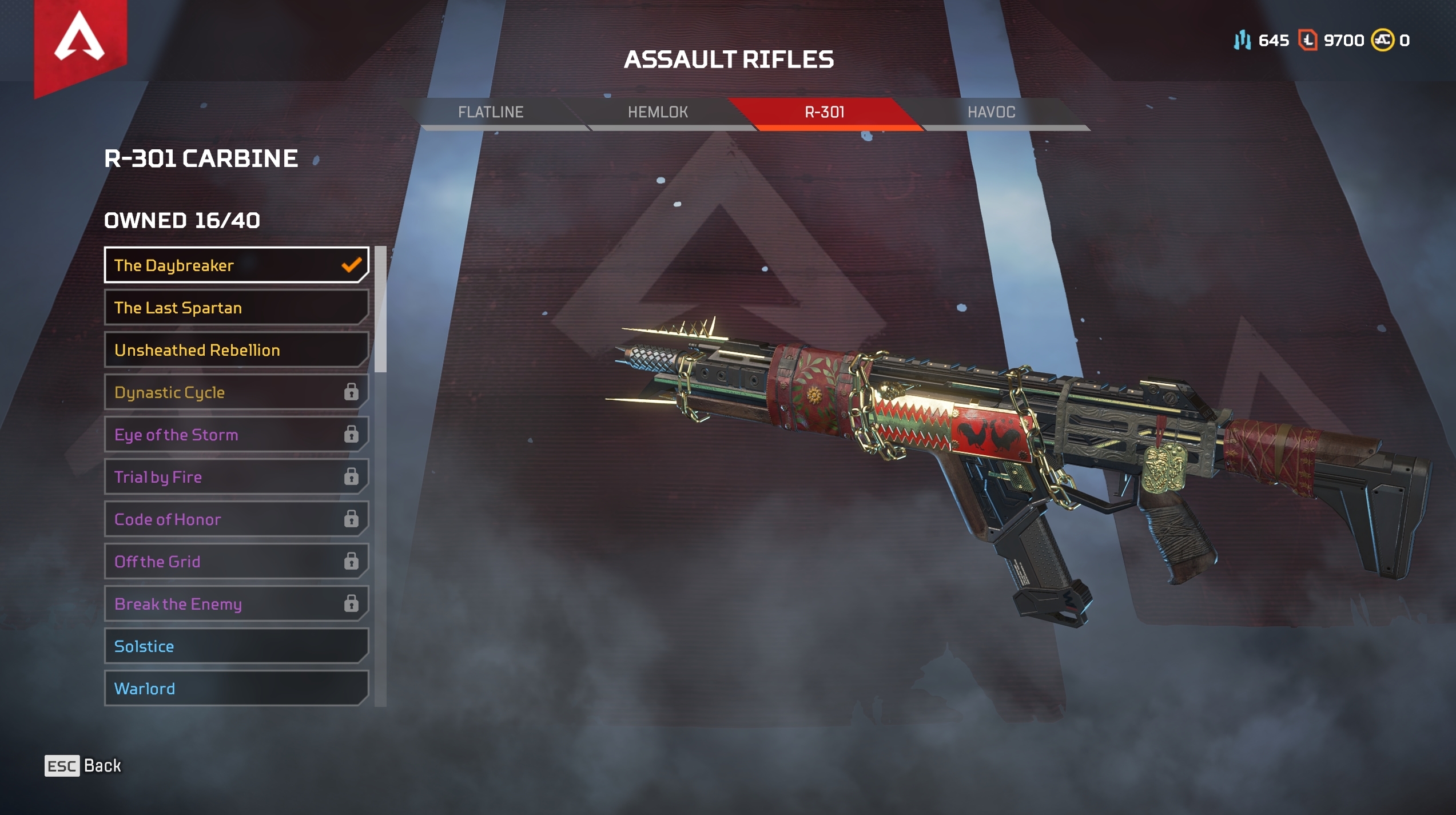The width and height of the screenshot is (1456, 815).
Task: Select the R-301 tab
Action: 825,112
